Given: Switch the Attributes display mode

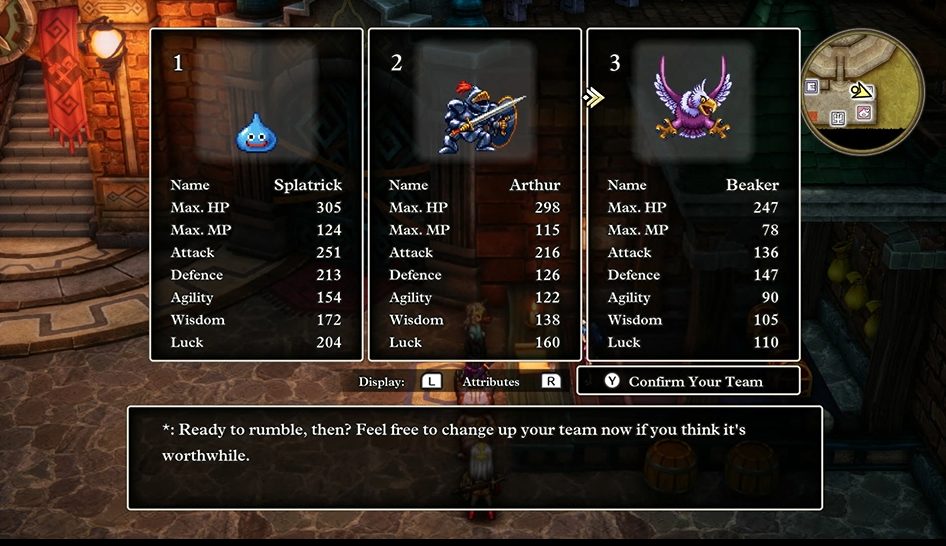Looking at the screenshot, I should click(550, 382).
